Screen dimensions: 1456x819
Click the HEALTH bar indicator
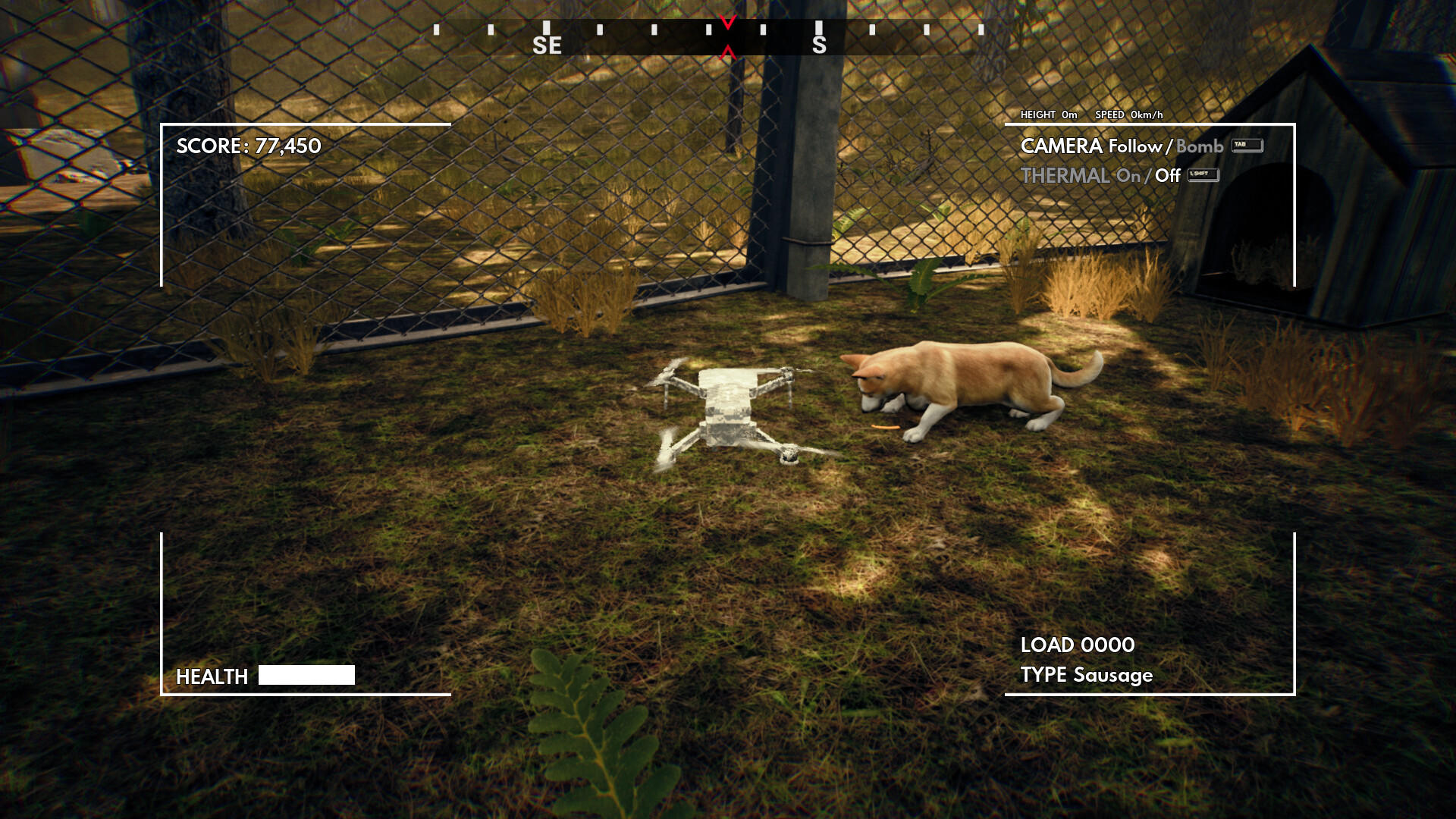[306, 673]
